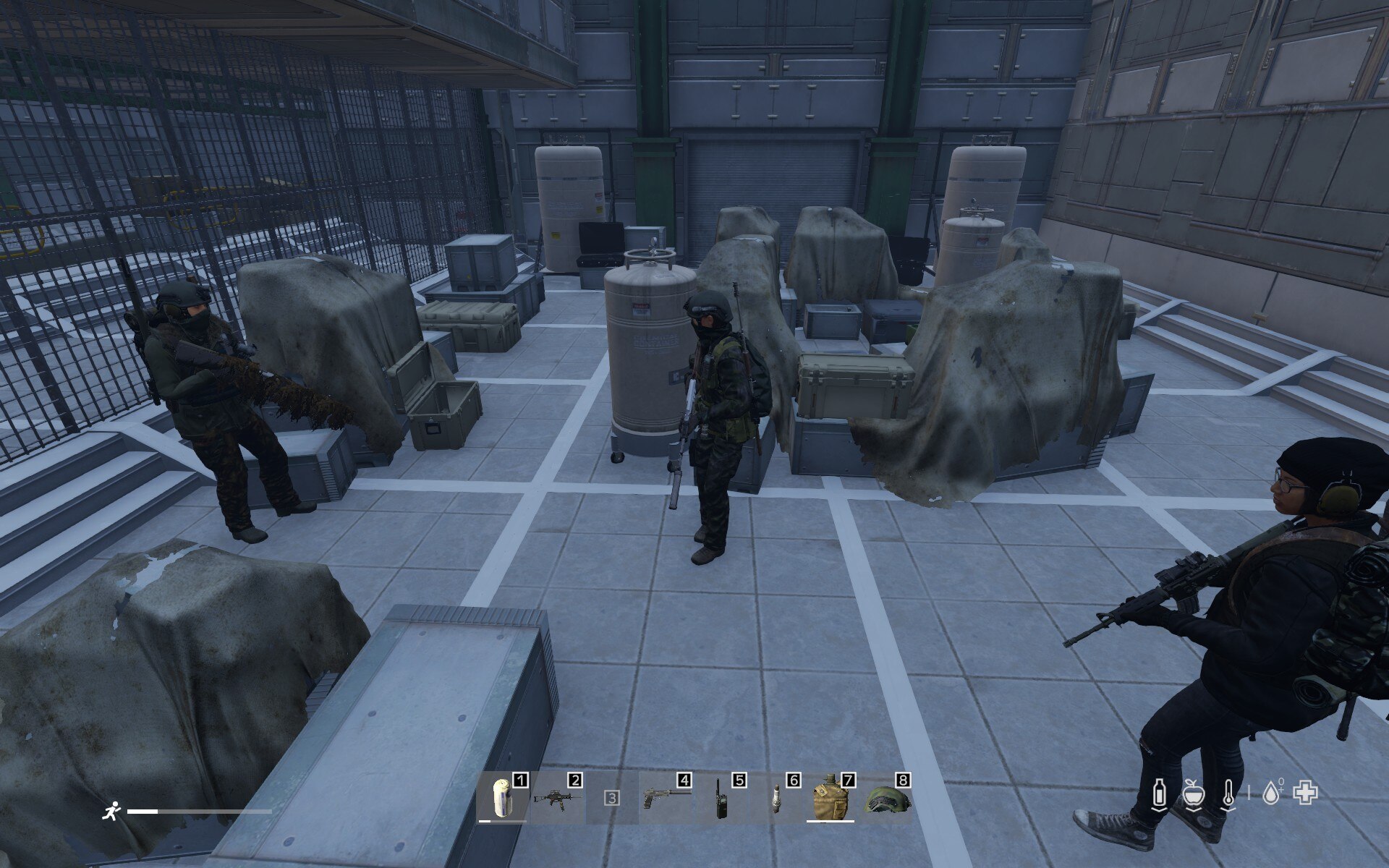Select the canteen in hotbar slot 7
Viewport: 1389px width, 868px height.
829,798
